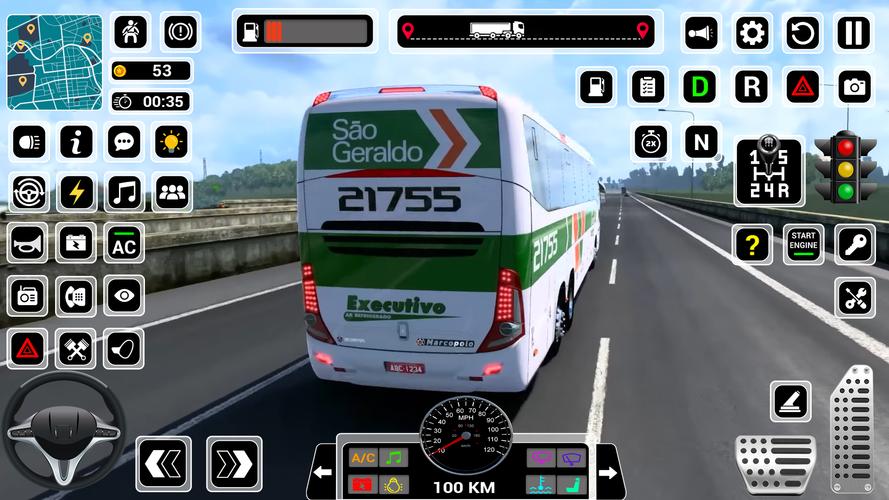Select Reverse gear R button
889x500 pixels.
click(x=751, y=87)
